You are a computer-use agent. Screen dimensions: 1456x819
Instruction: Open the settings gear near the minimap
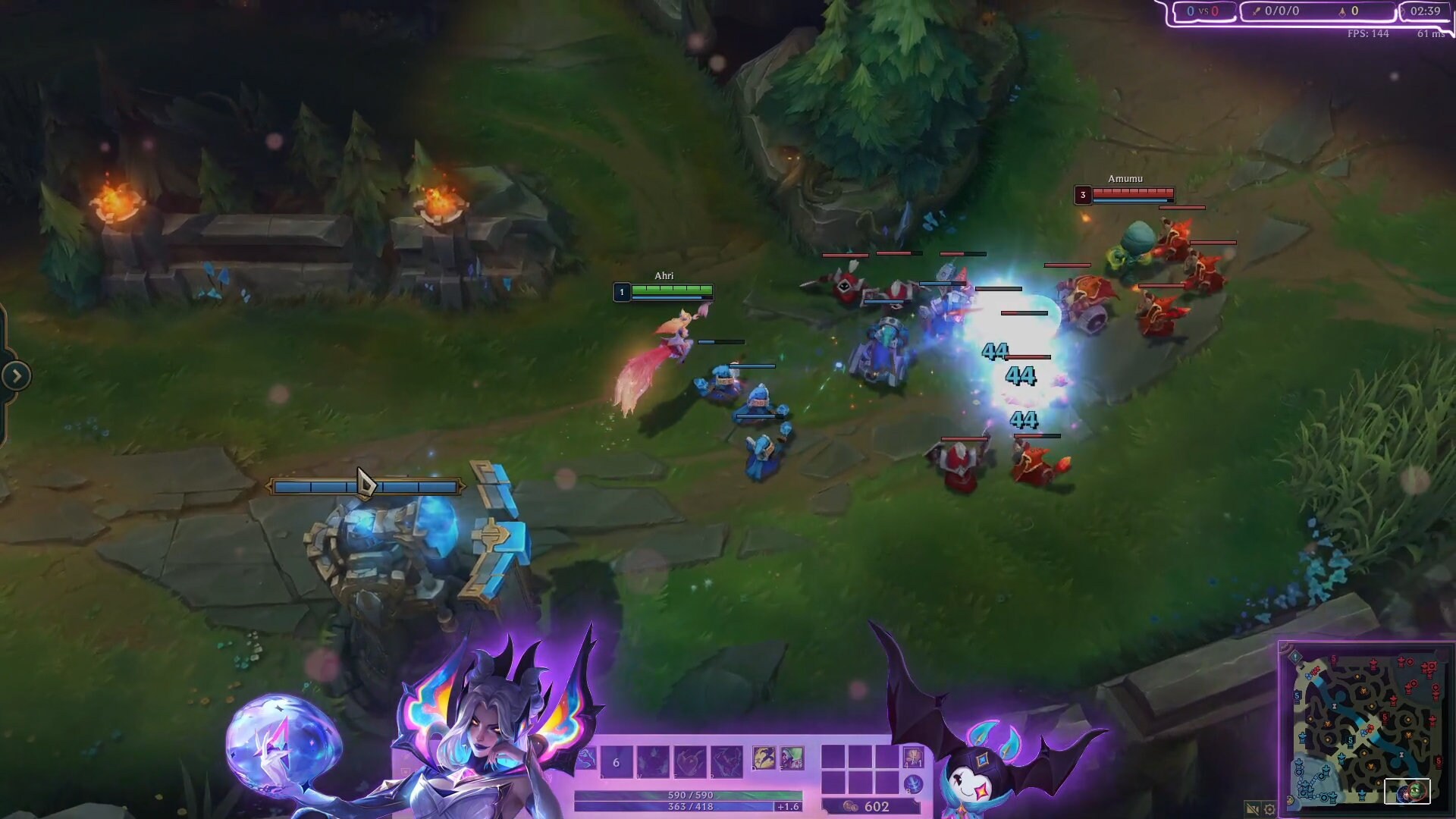tap(1269, 809)
